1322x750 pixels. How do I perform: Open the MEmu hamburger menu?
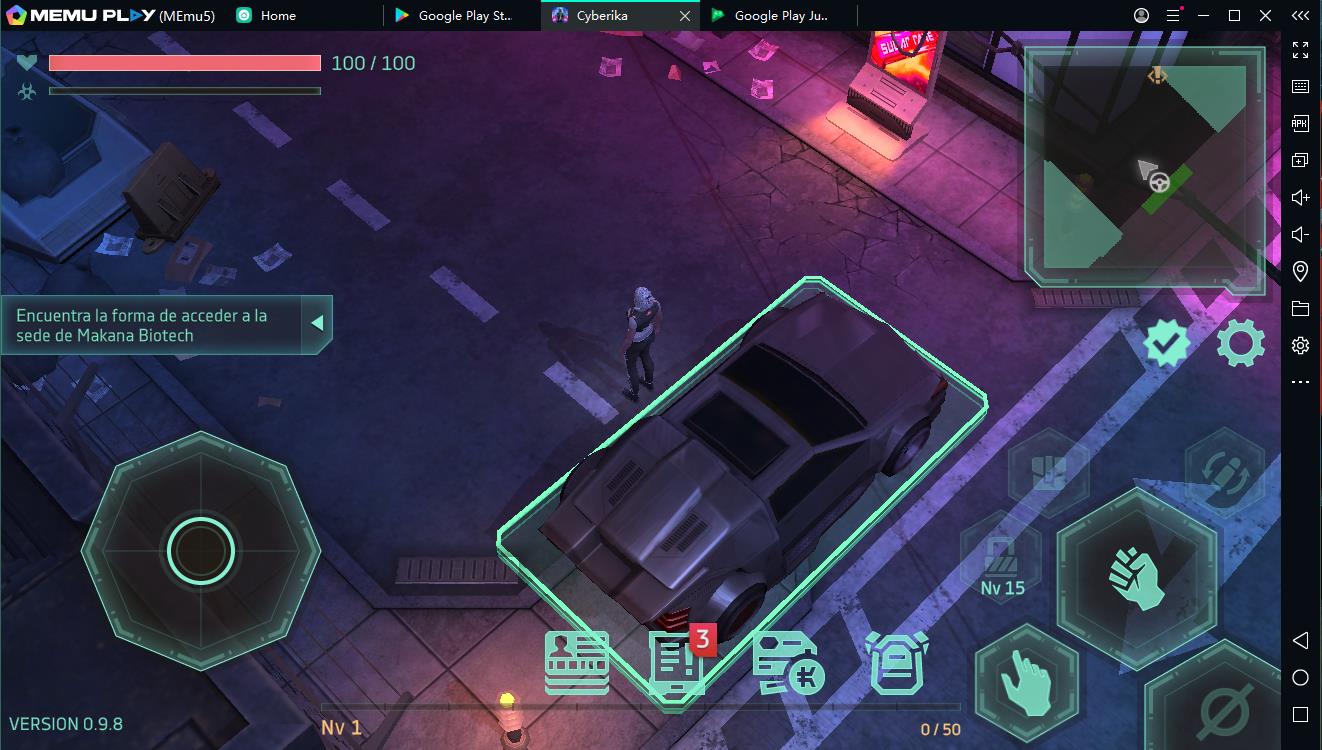click(x=1172, y=16)
